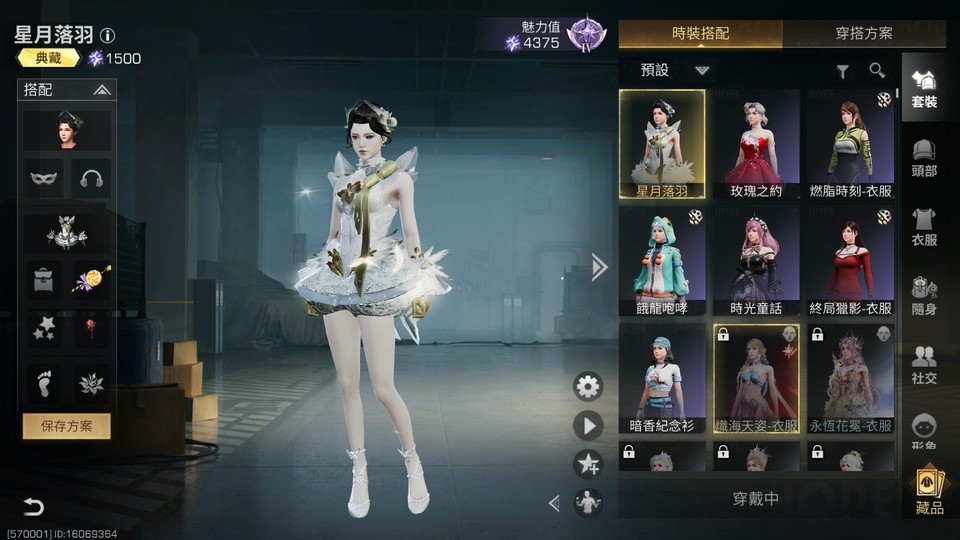The image size is (960, 540).
Task: Choose the 餓龍咆哮 dinosaur hoodie outfit
Action: tap(662, 260)
